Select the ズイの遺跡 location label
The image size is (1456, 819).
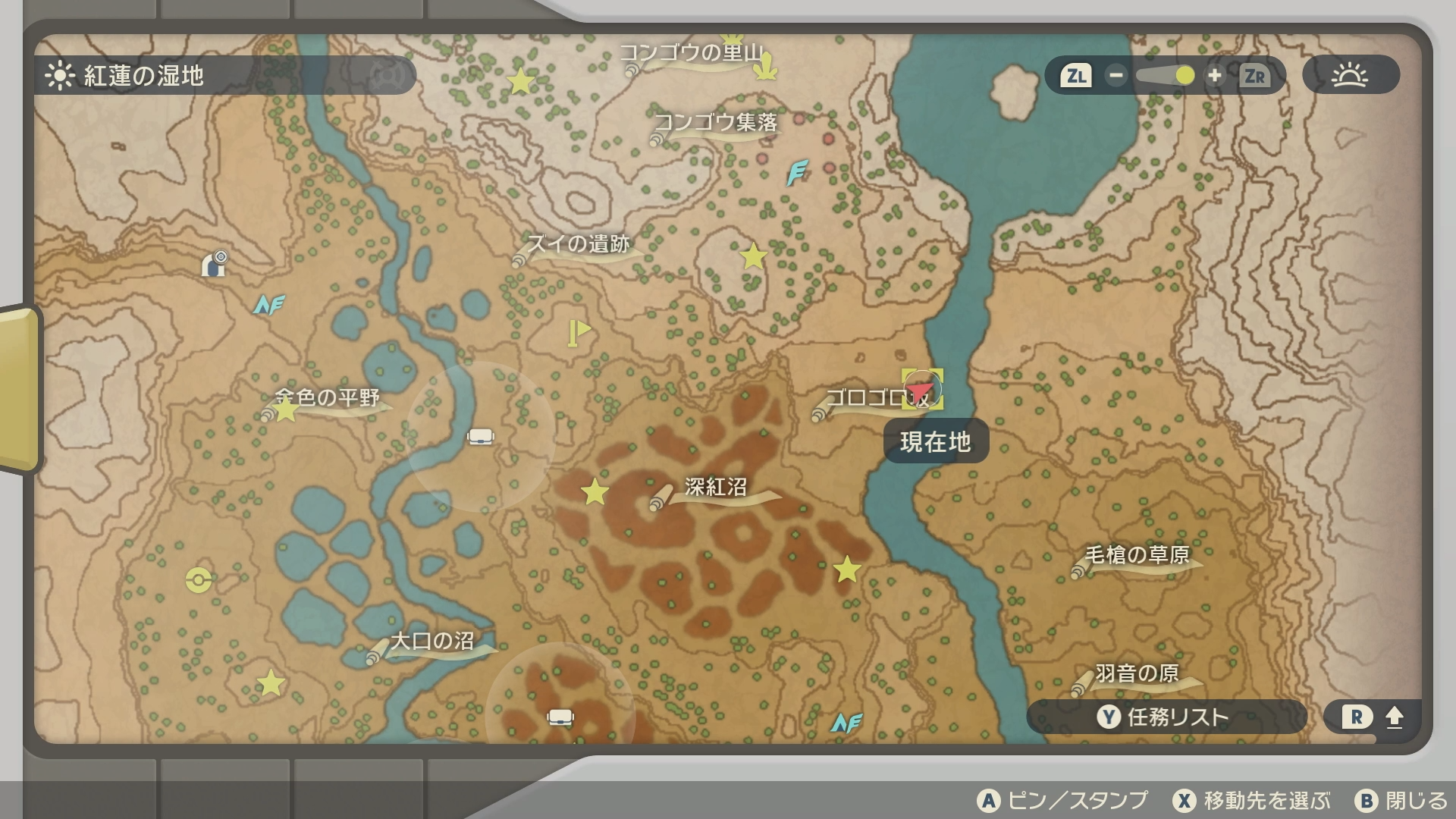pos(578,244)
